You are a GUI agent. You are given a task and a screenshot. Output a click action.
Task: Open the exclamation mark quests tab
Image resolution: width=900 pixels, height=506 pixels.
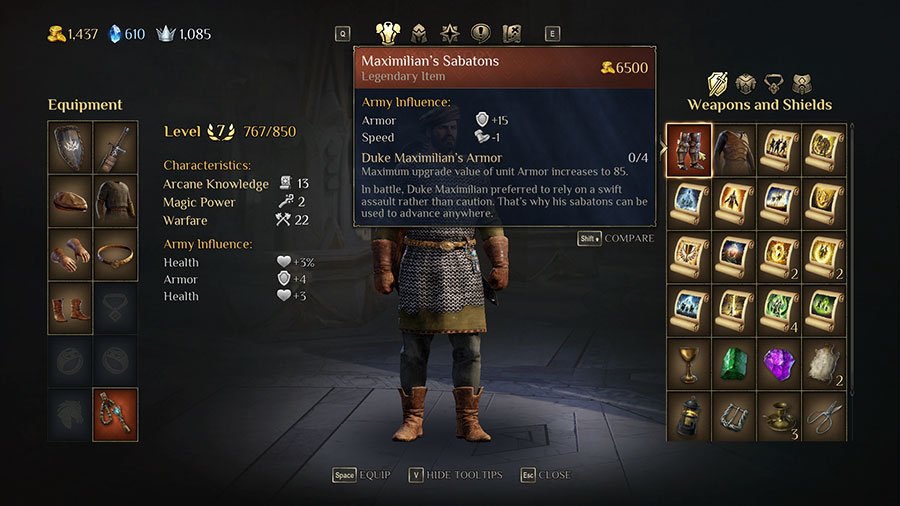point(481,33)
